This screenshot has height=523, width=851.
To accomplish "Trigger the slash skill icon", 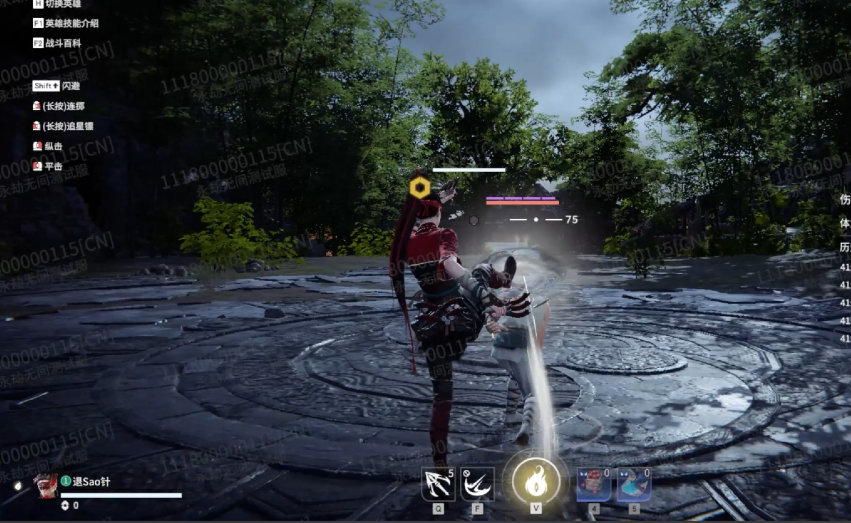I will click(x=477, y=484).
